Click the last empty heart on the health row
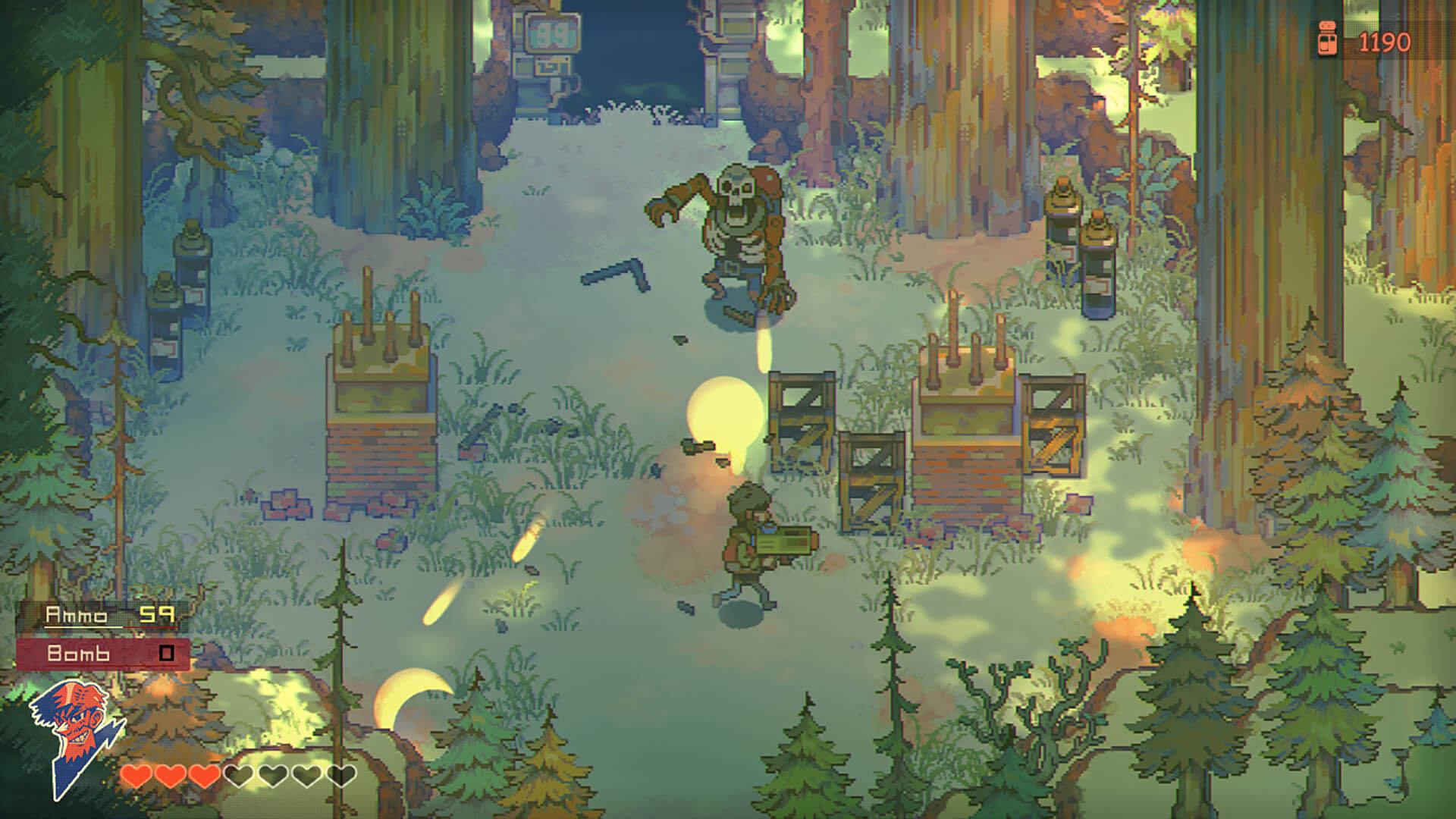The width and height of the screenshot is (1456, 819). 341,776
